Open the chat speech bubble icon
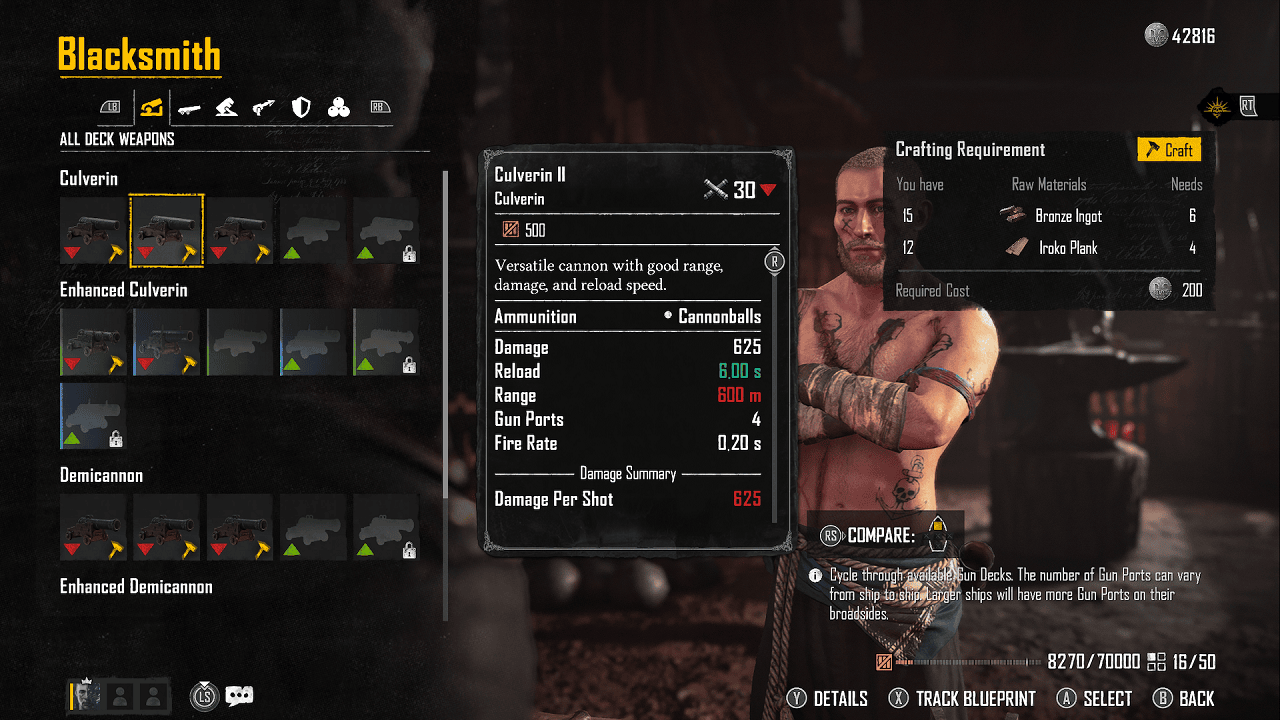This screenshot has width=1280, height=720. pyautogui.click(x=240, y=696)
